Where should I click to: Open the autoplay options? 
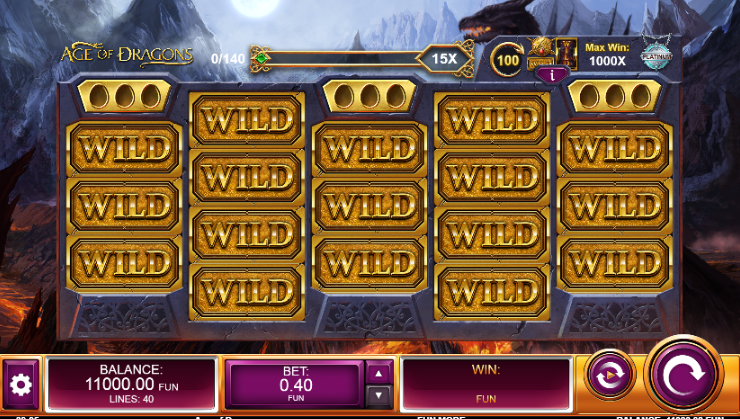click(605, 376)
